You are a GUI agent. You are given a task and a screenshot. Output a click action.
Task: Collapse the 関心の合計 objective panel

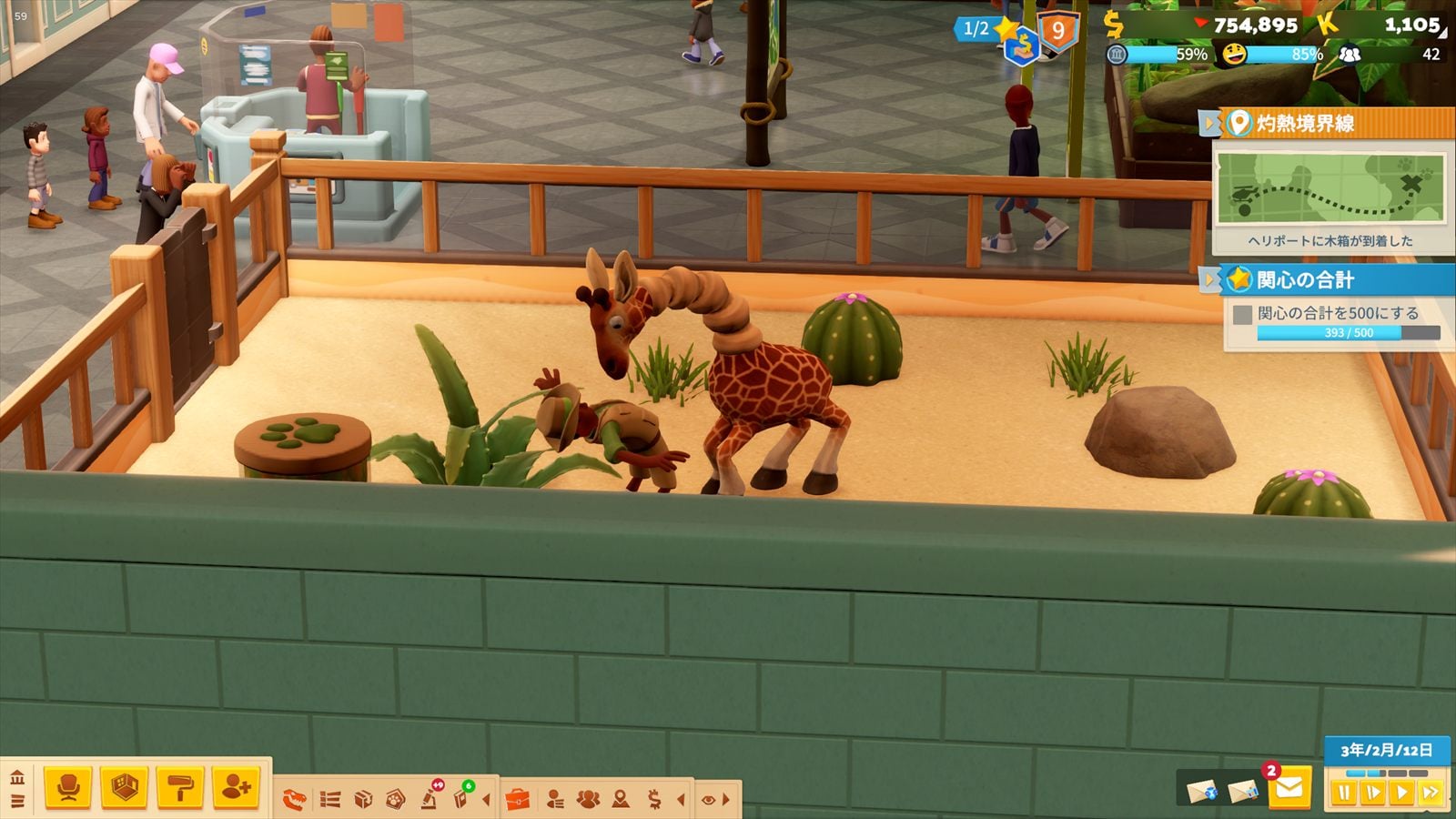coord(1209,279)
